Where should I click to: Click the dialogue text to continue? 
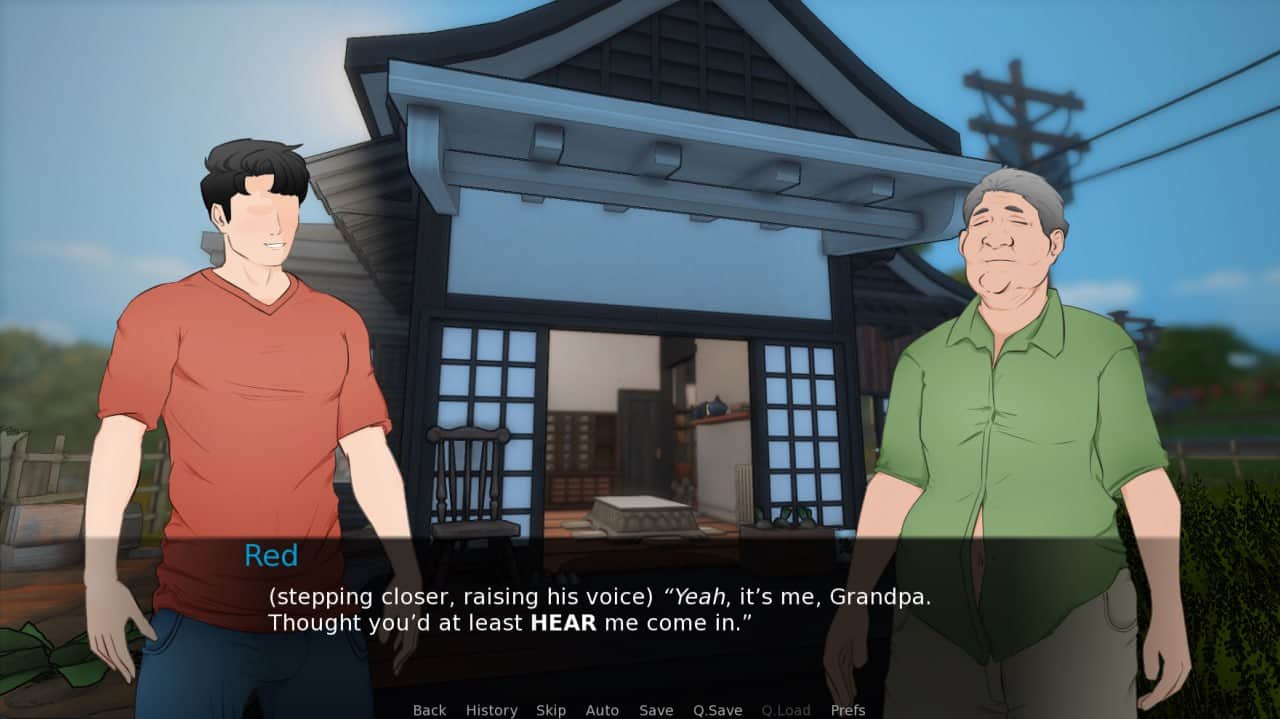pos(598,610)
